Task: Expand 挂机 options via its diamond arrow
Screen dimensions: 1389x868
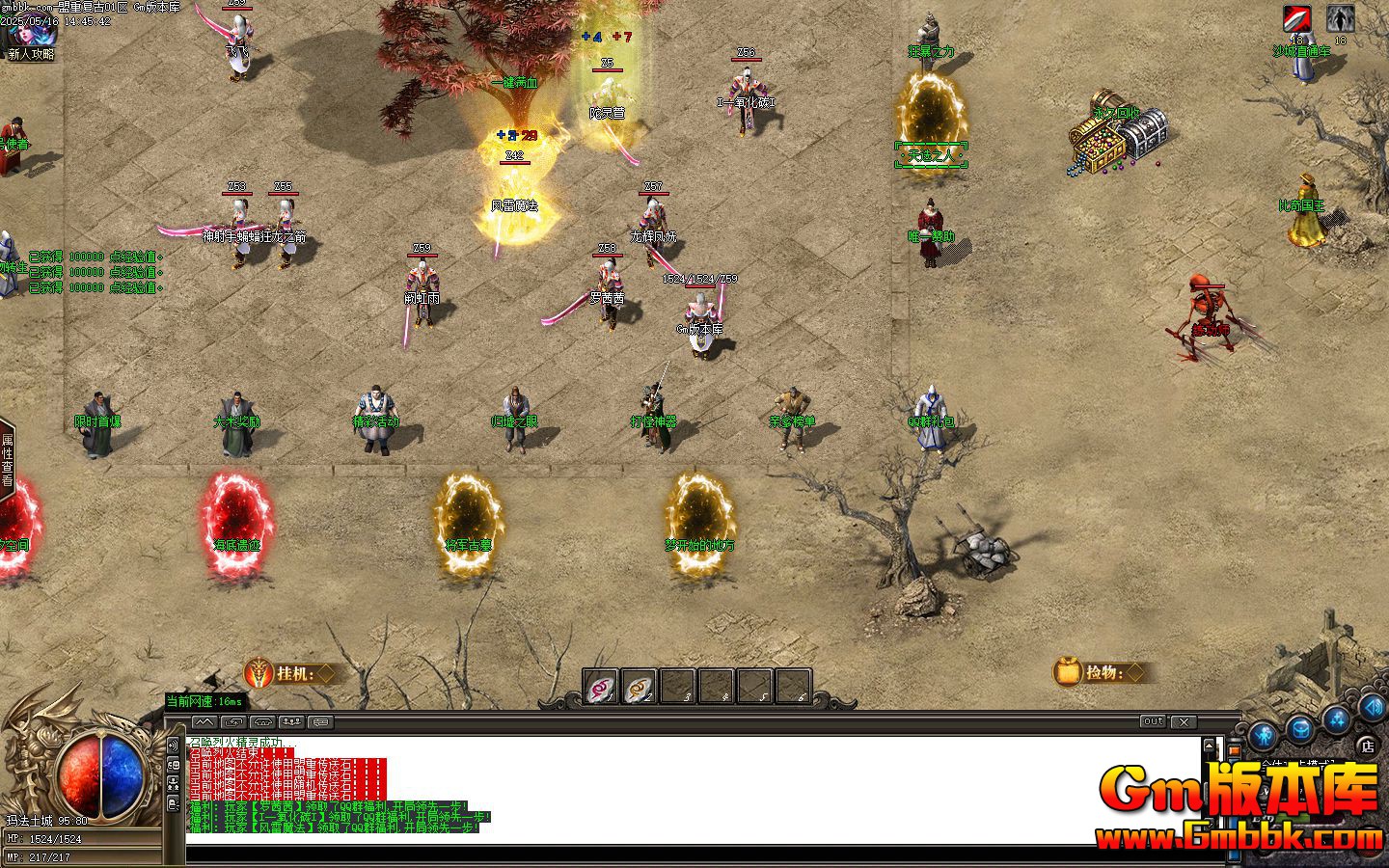Action: (325, 675)
